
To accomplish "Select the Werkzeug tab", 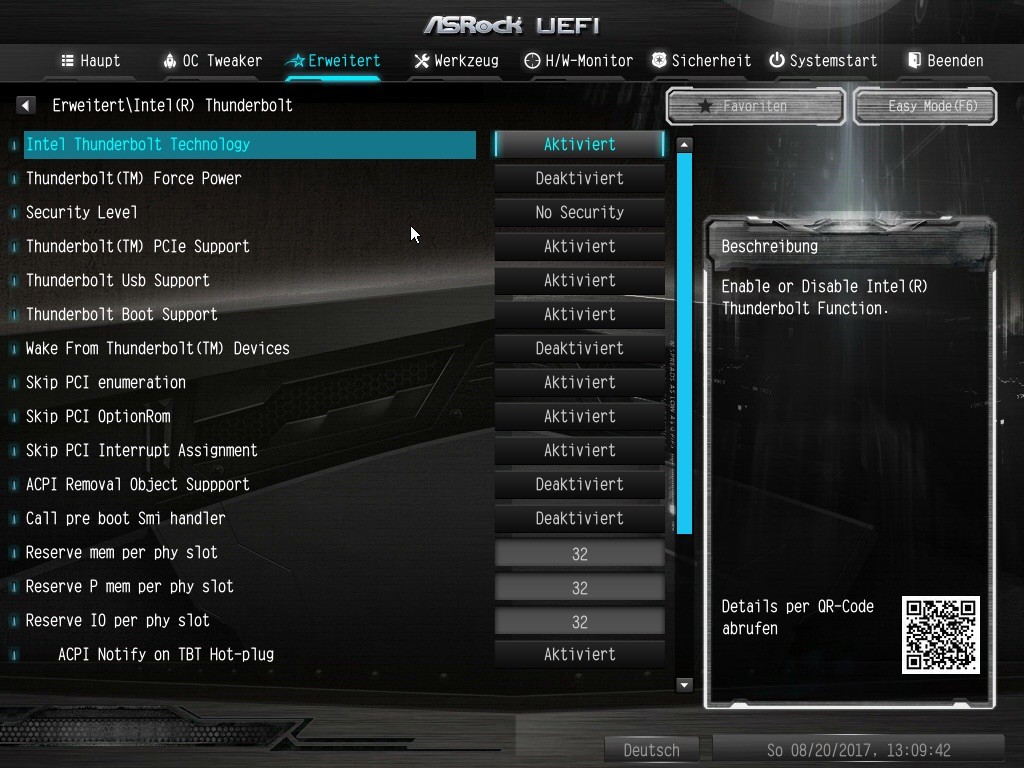I will pyautogui.click(x=456, y=61).
